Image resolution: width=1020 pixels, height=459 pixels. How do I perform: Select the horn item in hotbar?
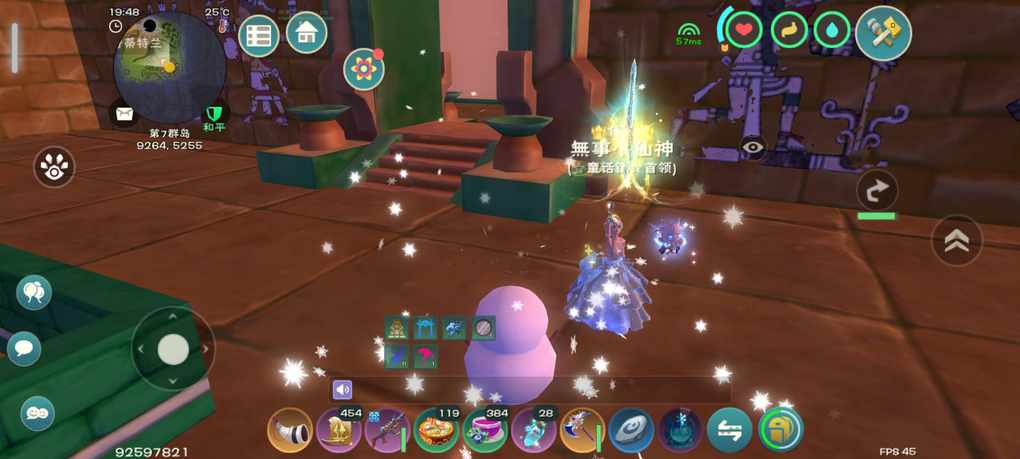[289, 431]
